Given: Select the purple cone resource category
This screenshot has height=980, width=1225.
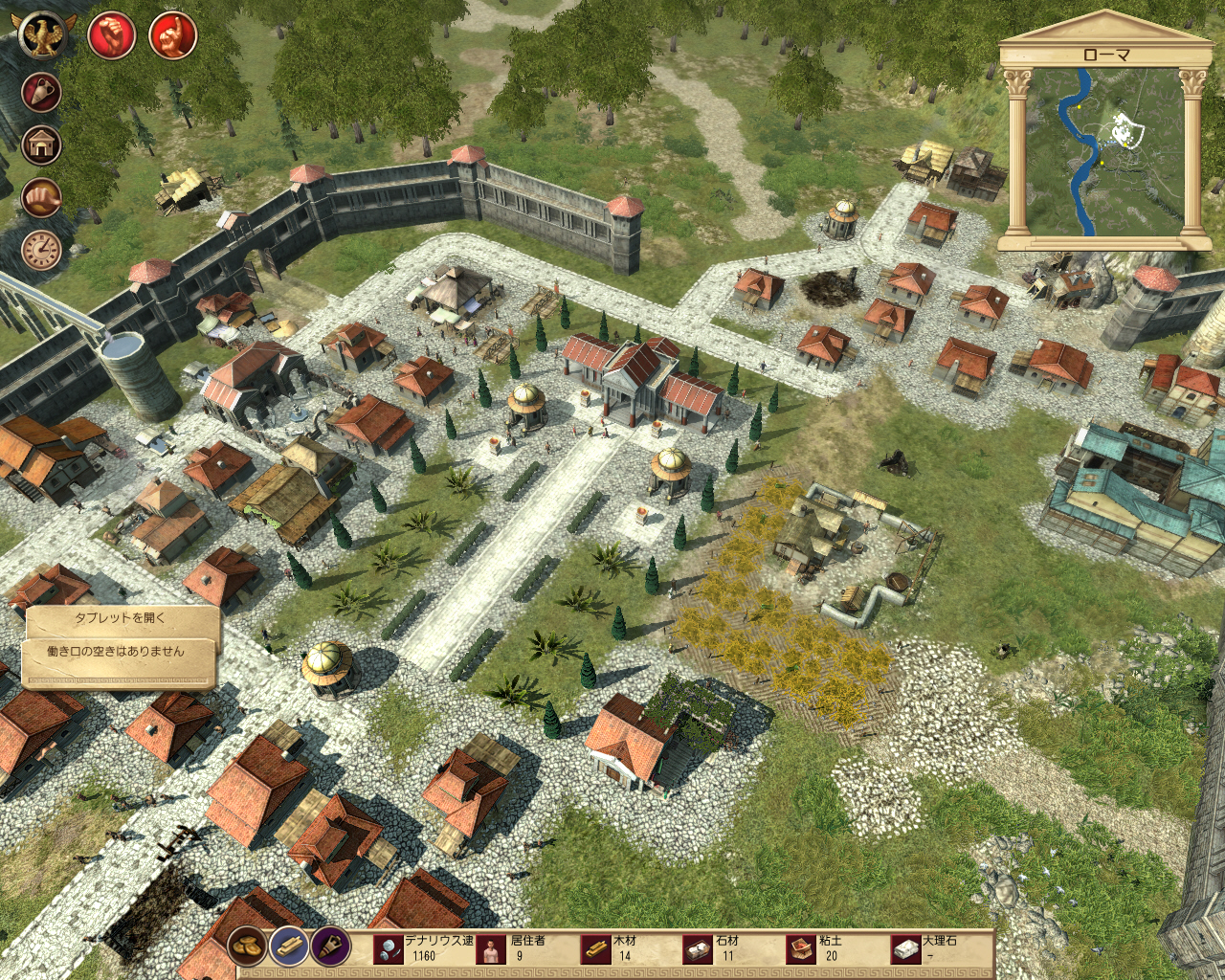Looking at the screenshot, I should click(x=330, y=947).
